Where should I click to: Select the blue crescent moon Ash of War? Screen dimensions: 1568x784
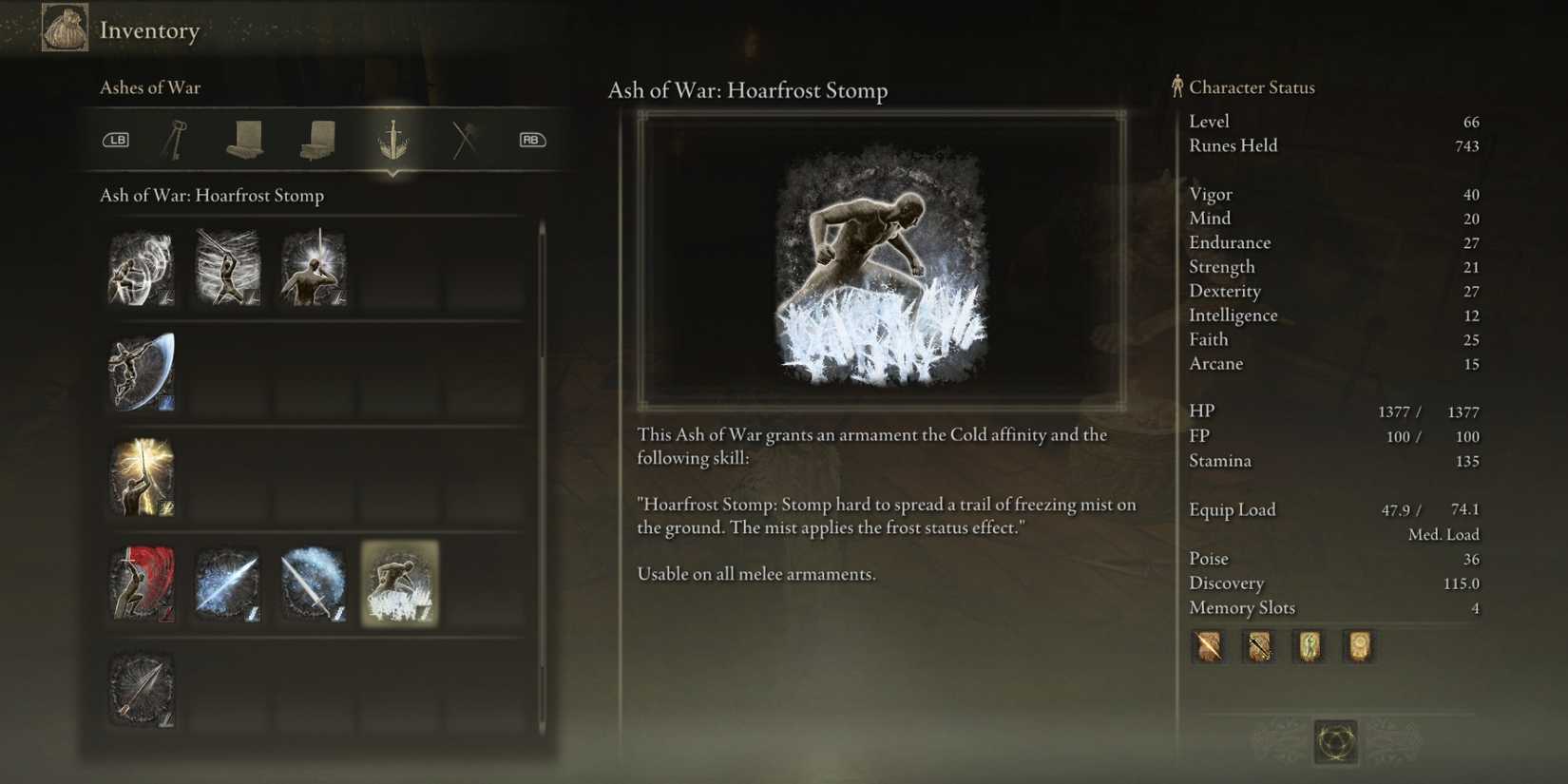142,373
